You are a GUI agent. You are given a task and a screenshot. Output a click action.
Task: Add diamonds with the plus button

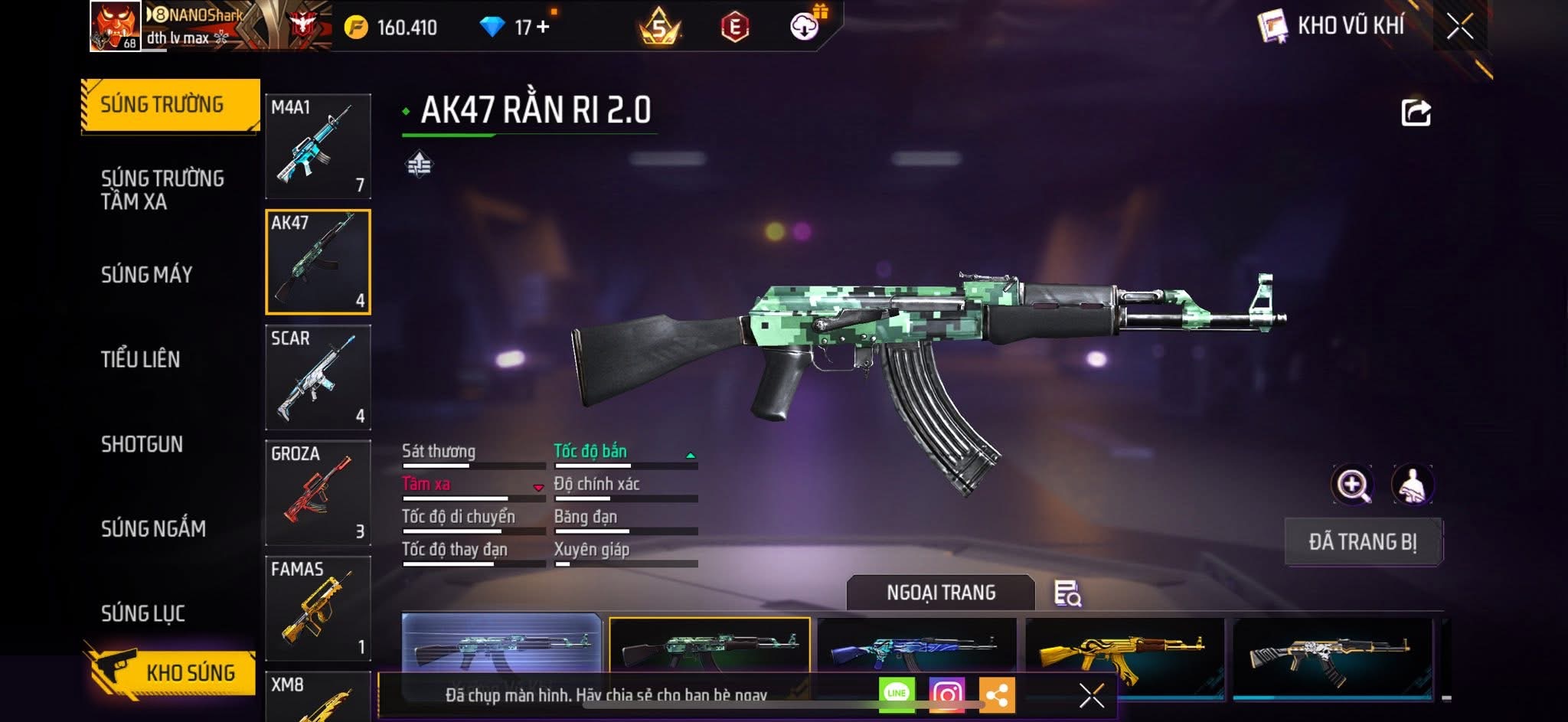[x=543, y=27]
